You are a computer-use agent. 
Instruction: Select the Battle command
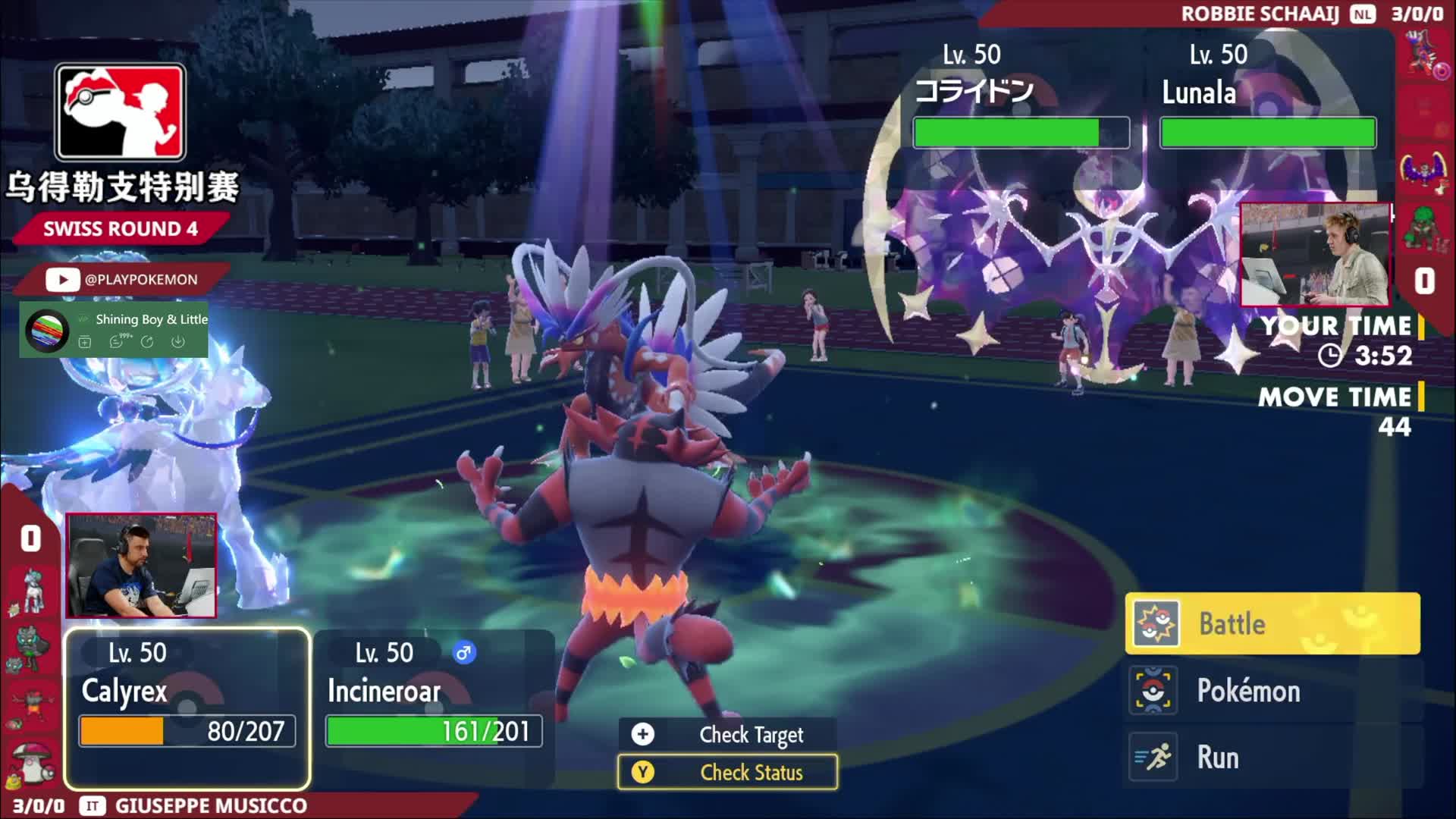click(1272, 623)
